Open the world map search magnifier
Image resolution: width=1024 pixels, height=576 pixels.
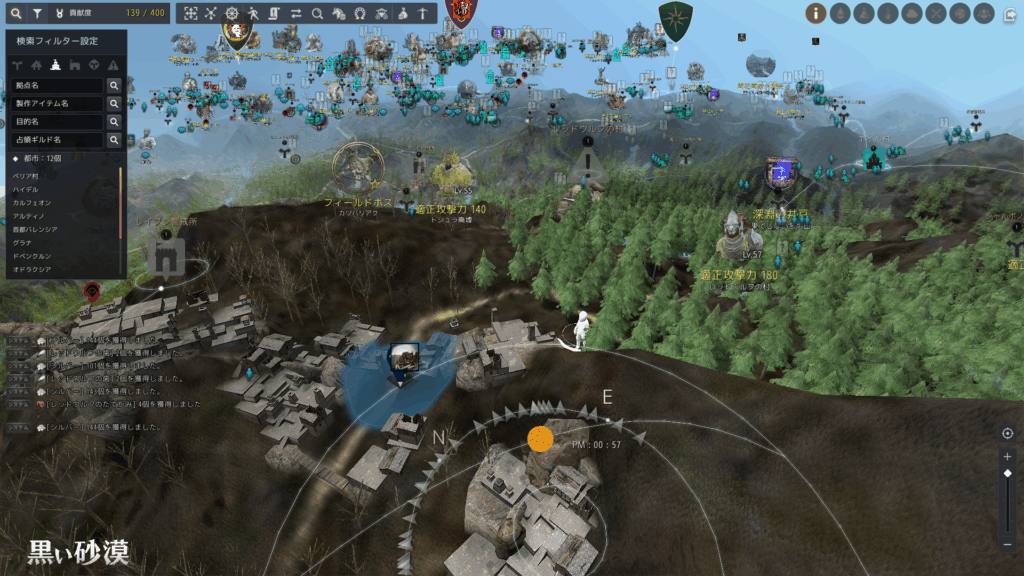tap(16, 14)
